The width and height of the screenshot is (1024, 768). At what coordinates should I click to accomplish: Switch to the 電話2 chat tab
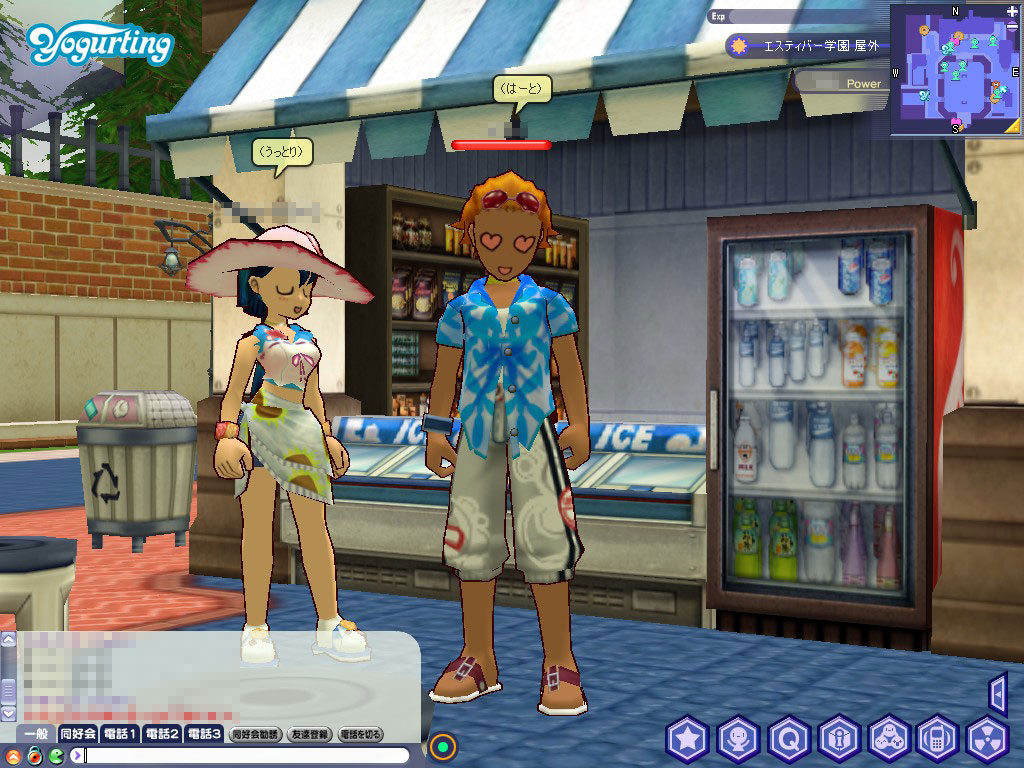[x=162, y=734]
